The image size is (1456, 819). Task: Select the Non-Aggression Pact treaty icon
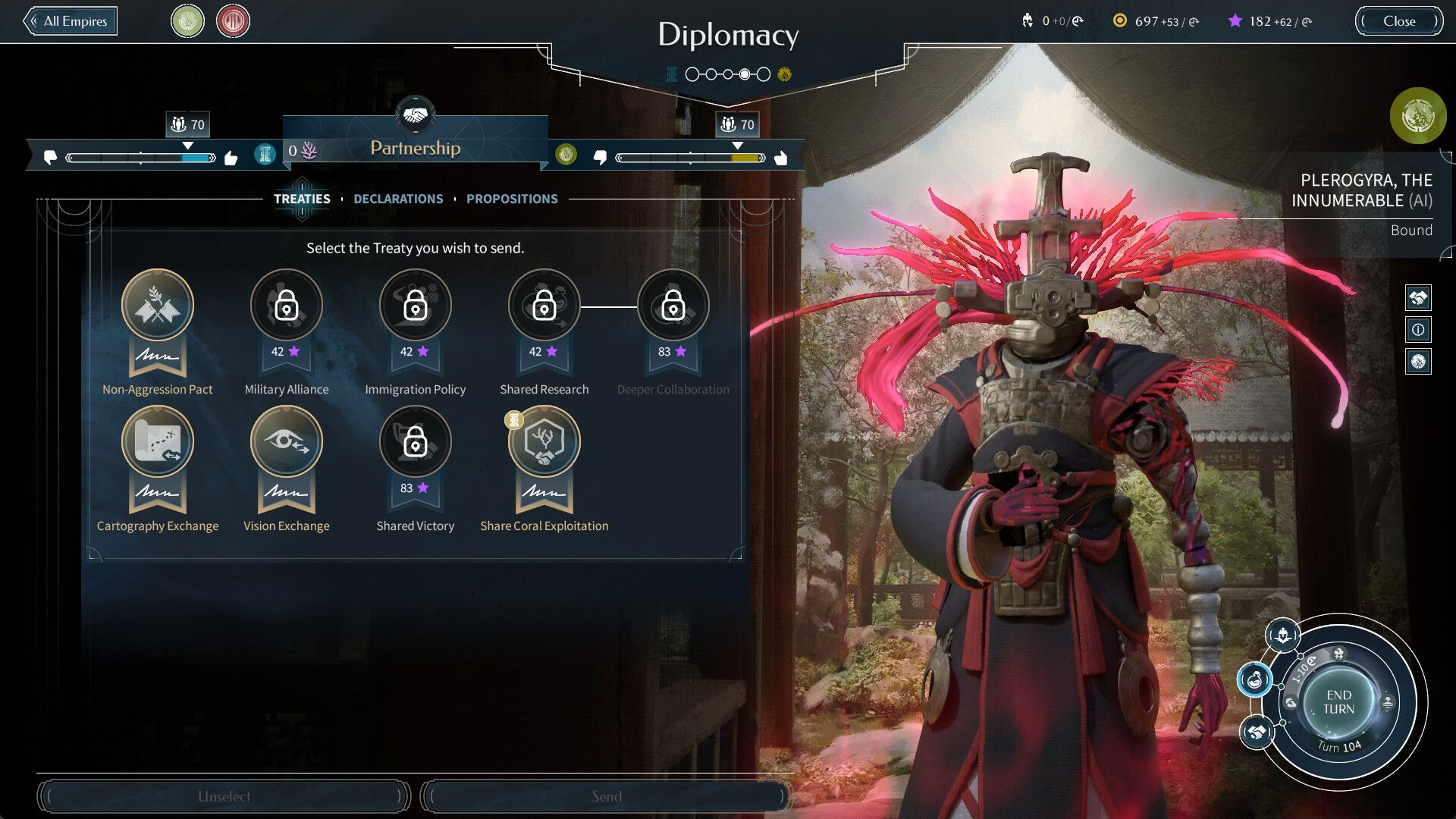(x=158, y=305)
